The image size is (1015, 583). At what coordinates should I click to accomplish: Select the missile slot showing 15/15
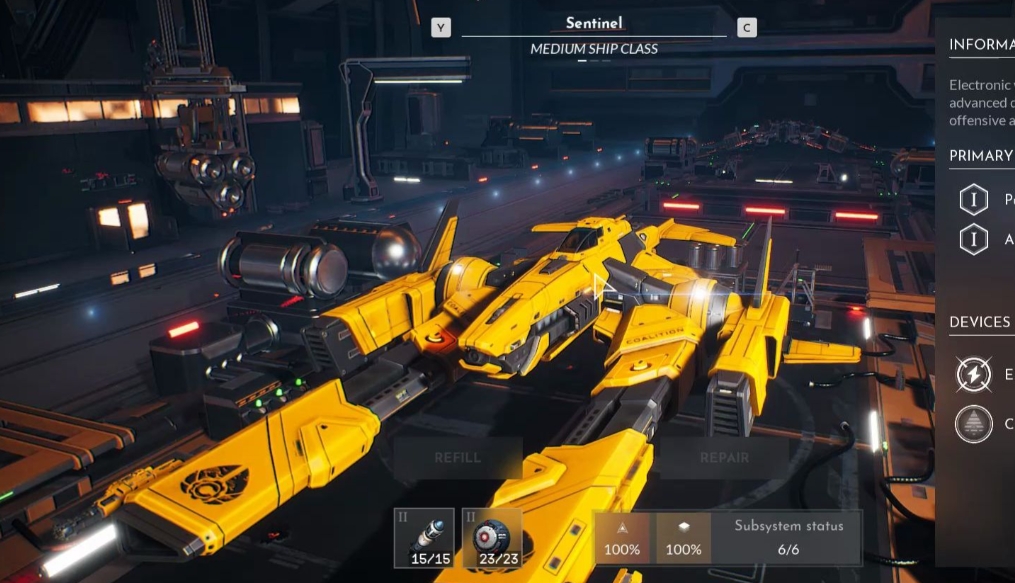(431, 538)
